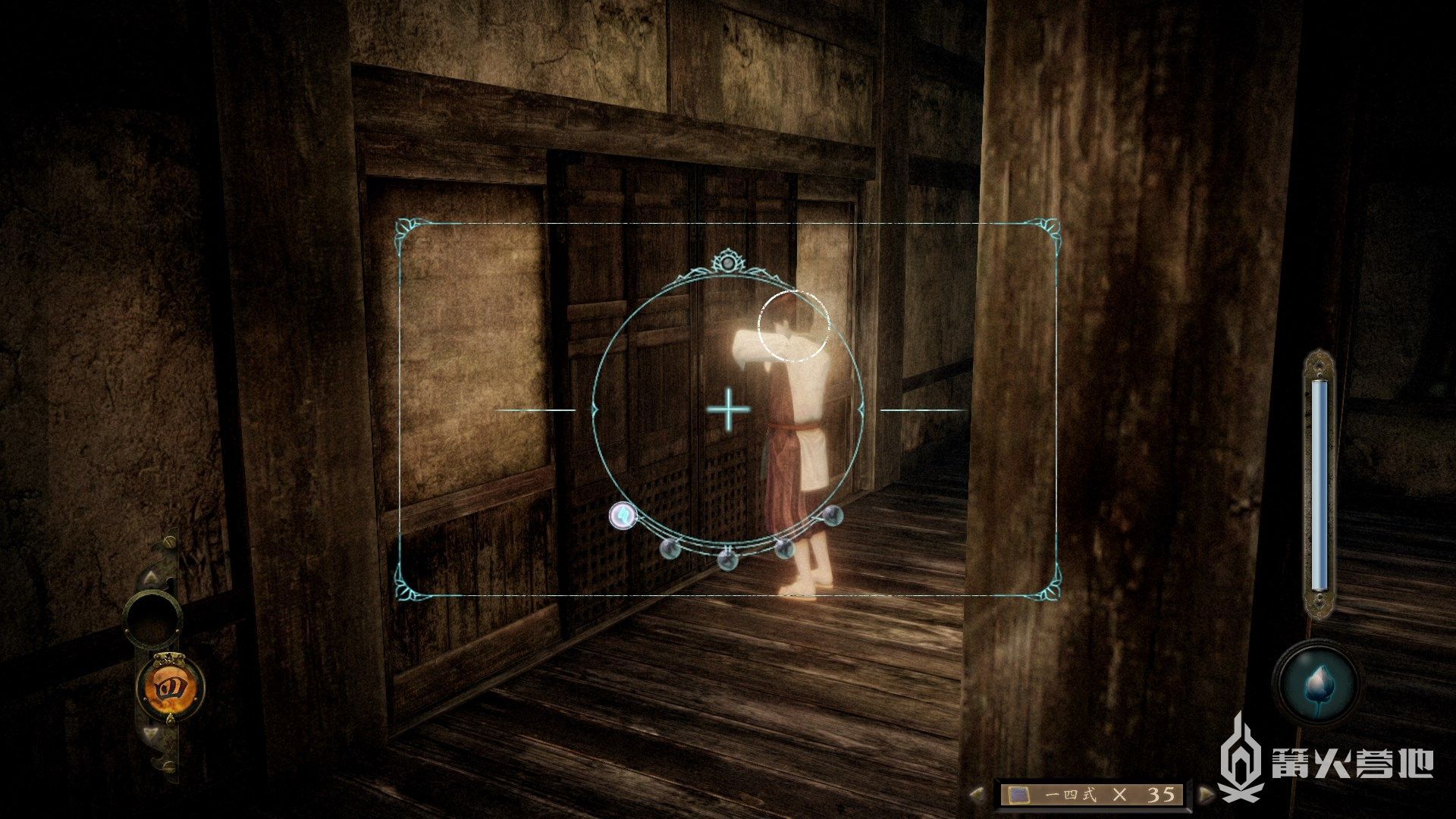Screen dimensions: 1456x819
Task: Click the down arrow below the orange lens
Action: (151, 733)
